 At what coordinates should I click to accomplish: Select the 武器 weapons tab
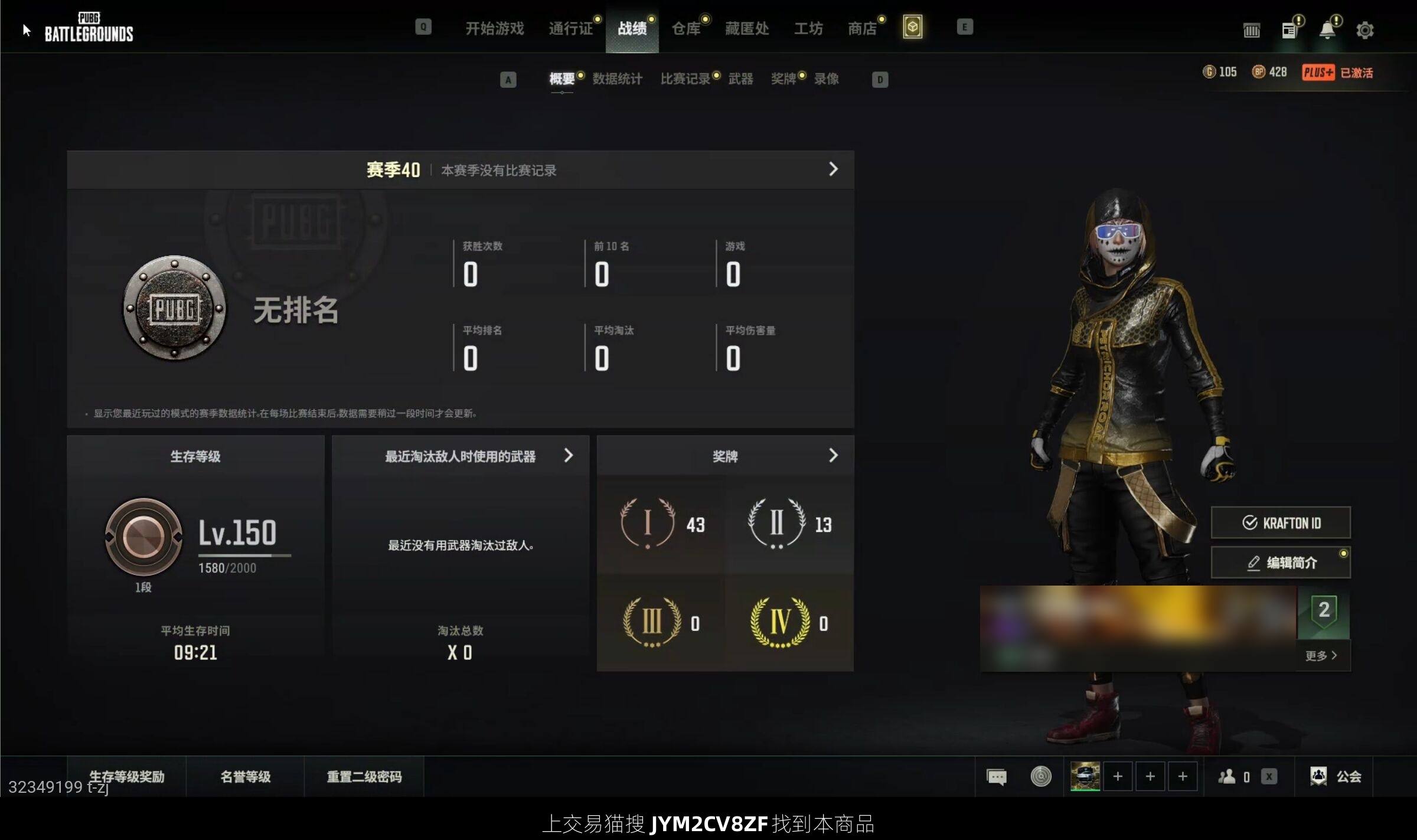coord(740,79)
